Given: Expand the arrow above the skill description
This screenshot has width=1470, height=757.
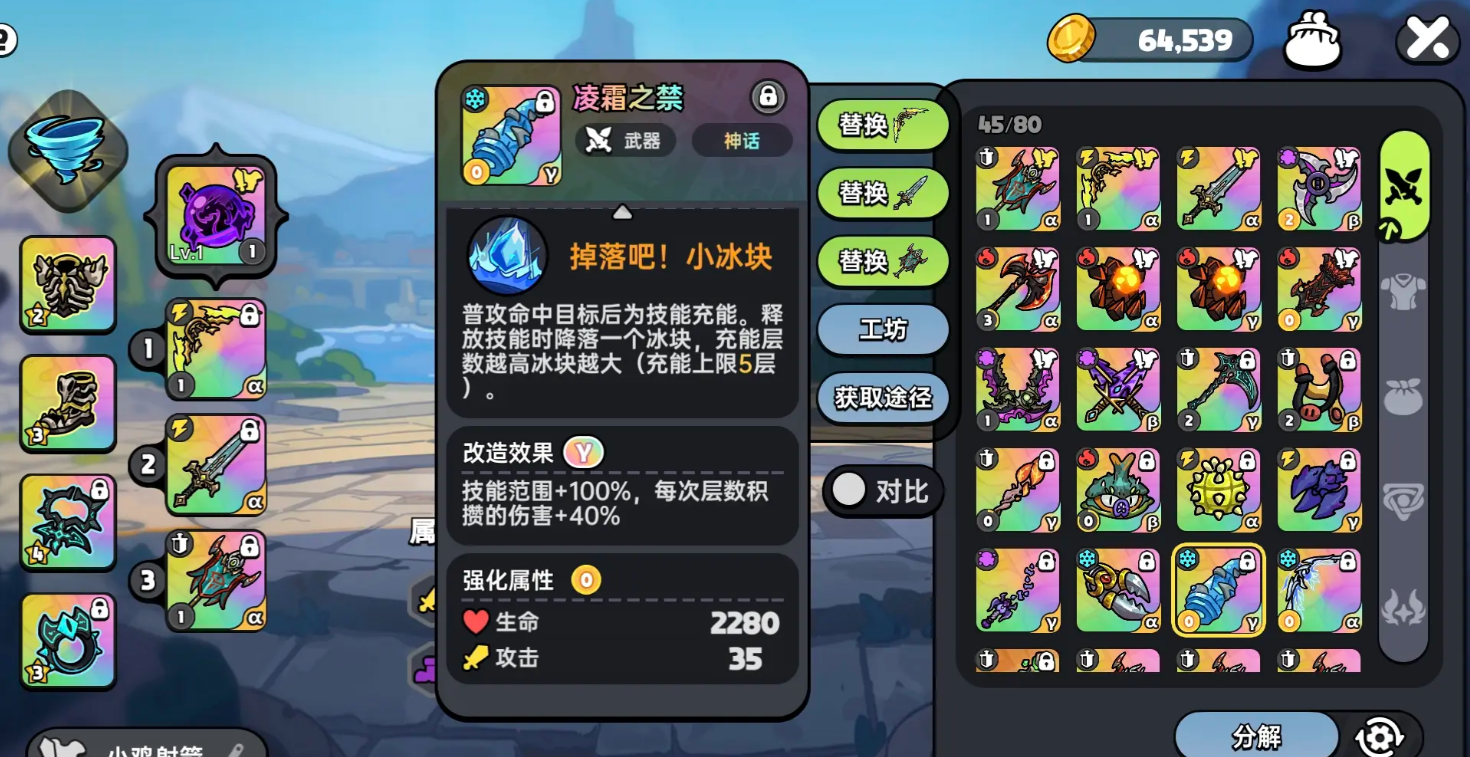Looking at the screenshot, I should click(623, 211).
